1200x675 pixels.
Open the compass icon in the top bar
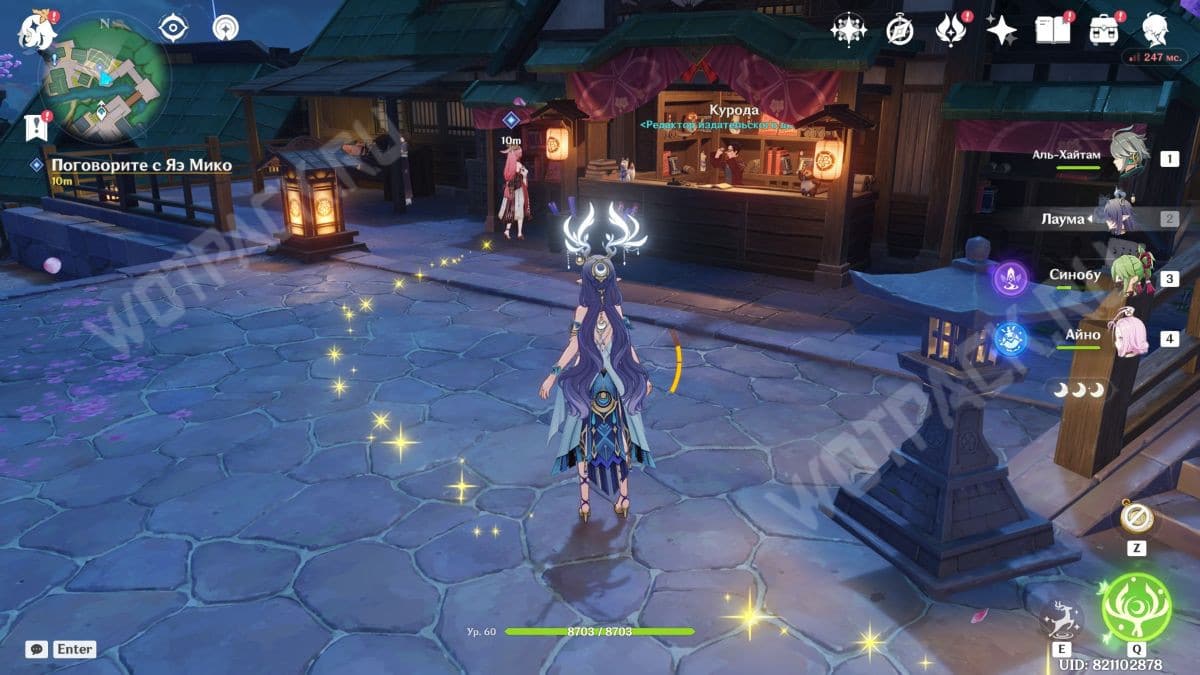click(899, 31)
